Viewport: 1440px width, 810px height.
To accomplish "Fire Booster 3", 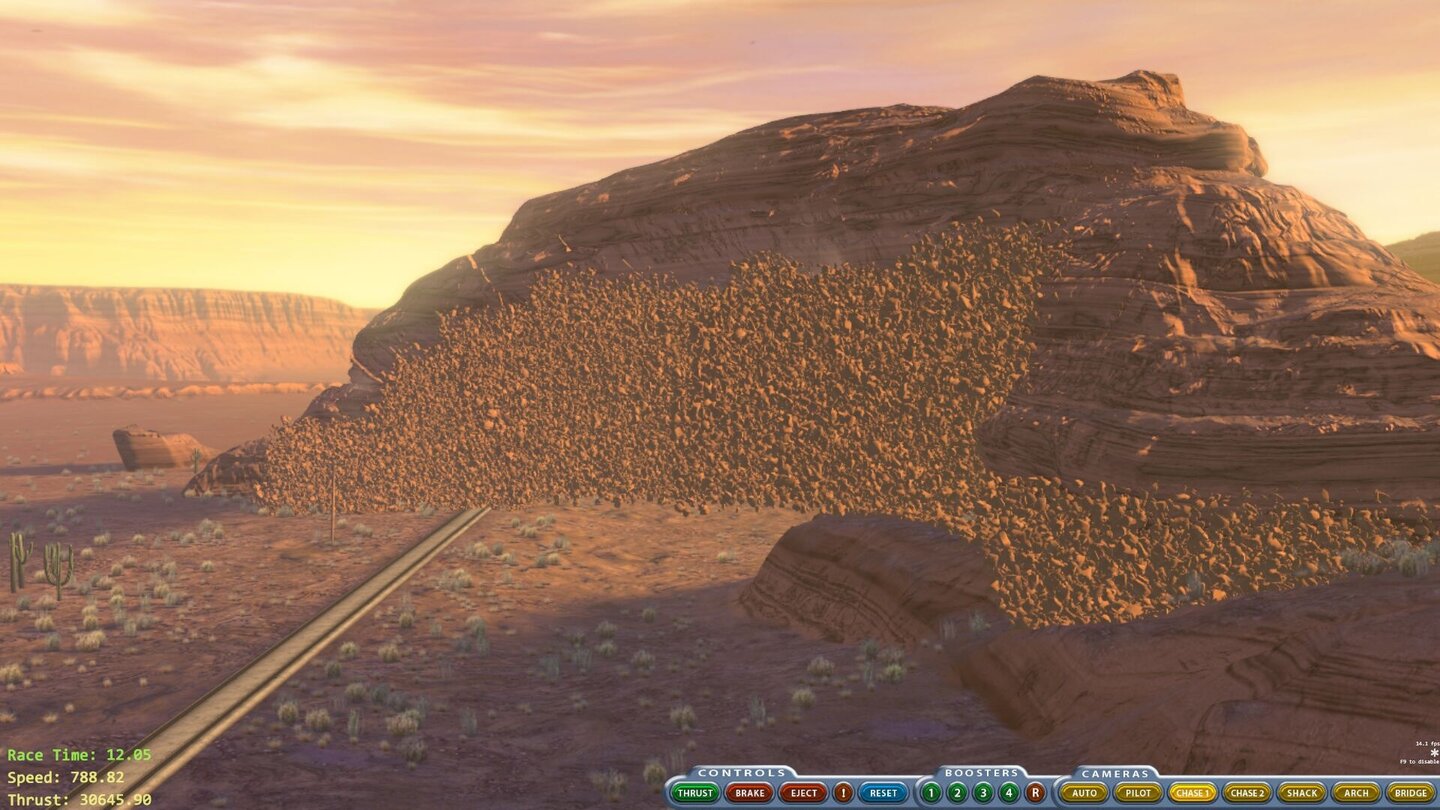I will 983,793.
